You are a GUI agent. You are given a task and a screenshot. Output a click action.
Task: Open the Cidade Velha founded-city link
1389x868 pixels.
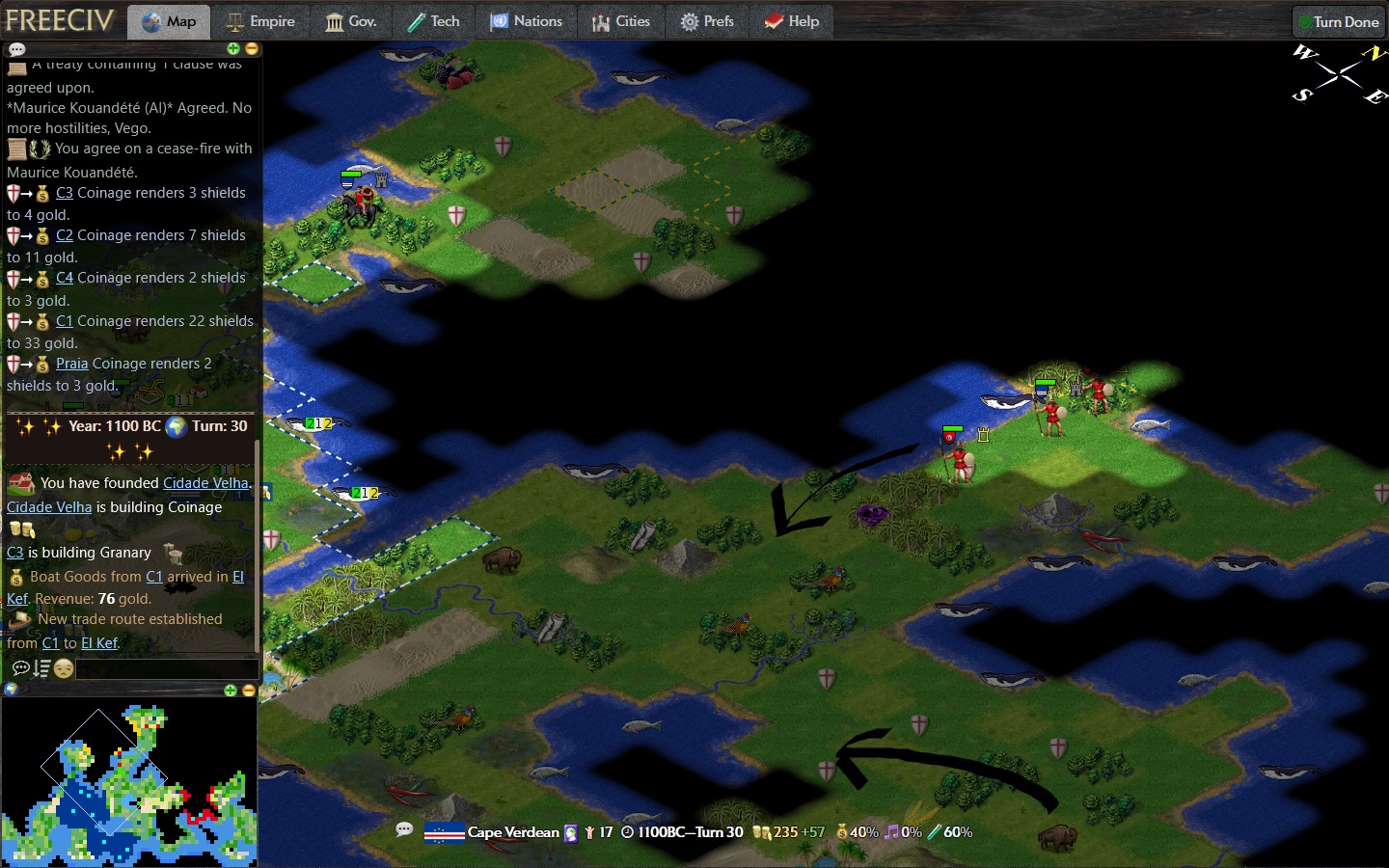click(x=205, y=483)
